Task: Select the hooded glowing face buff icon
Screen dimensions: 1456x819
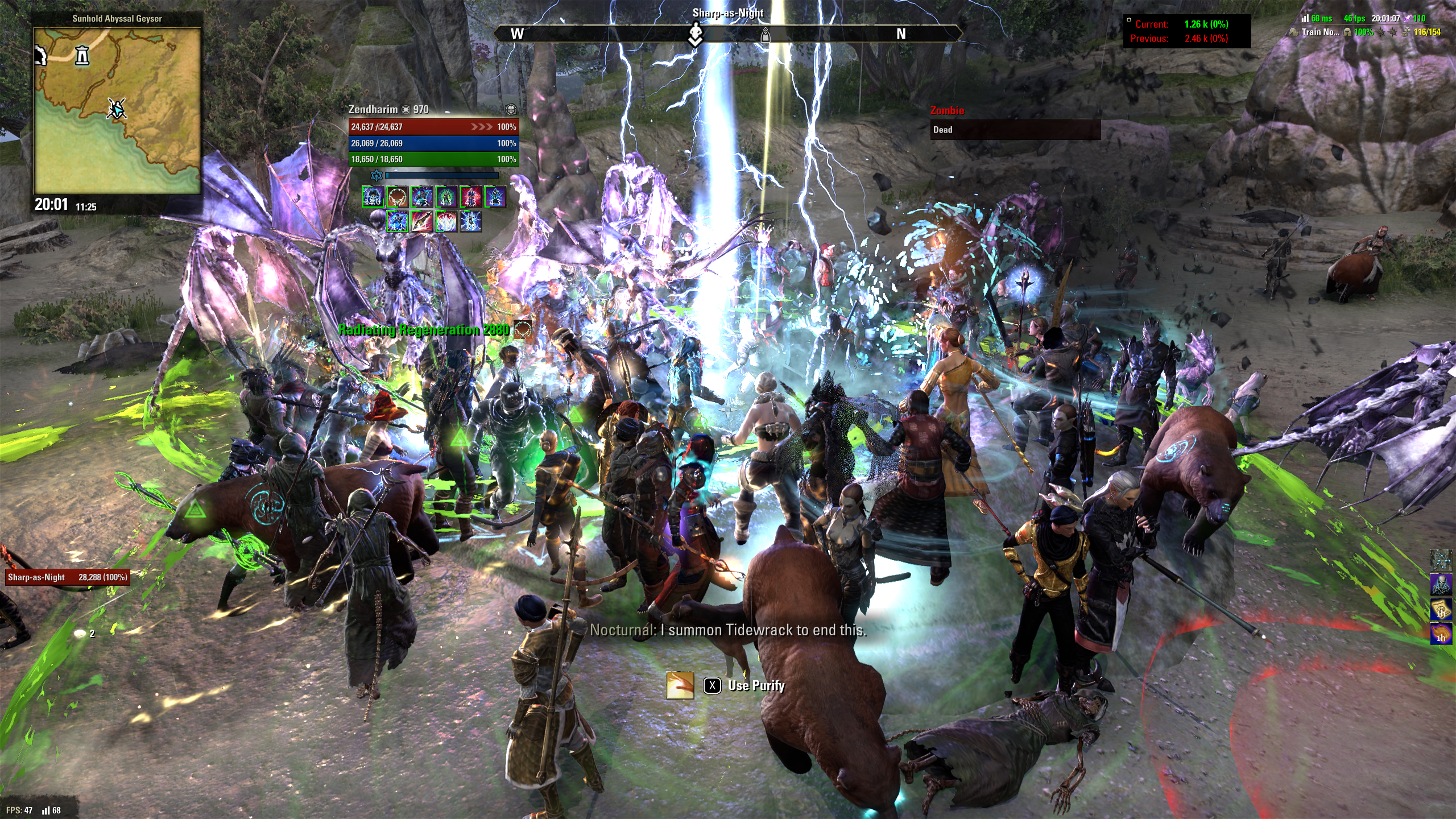Action: tap(373, 197)
